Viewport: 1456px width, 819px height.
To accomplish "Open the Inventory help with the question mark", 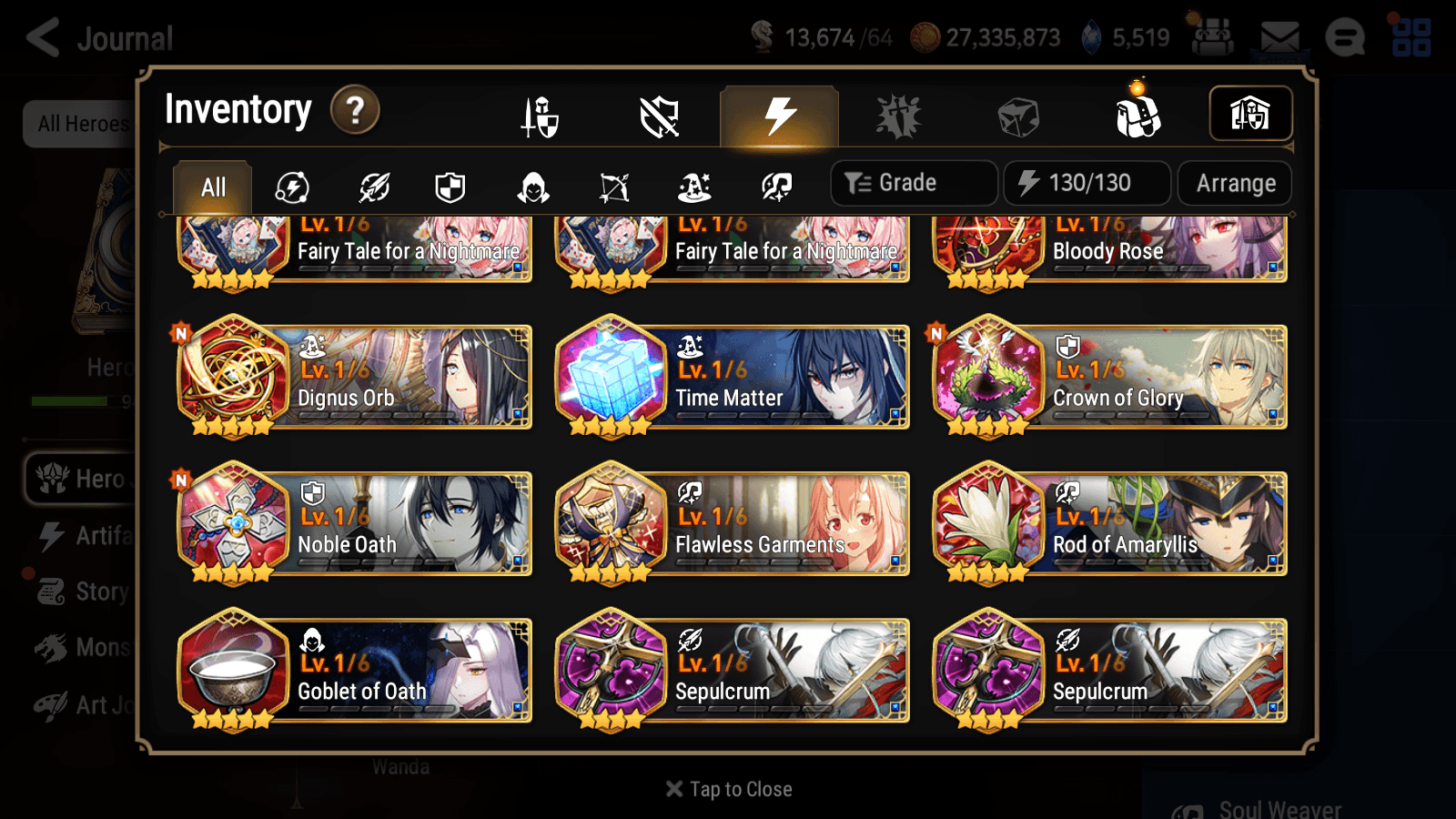I will pos(355,110).
